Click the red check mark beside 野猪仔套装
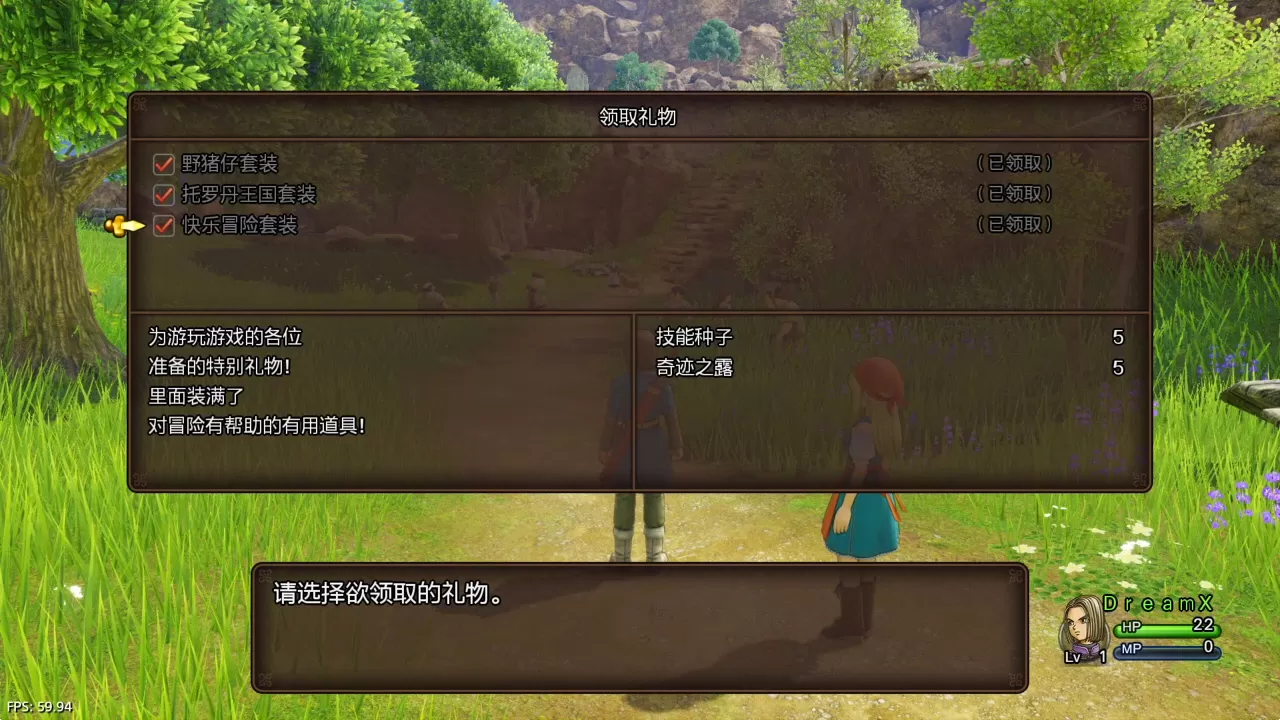 [162, 163]
